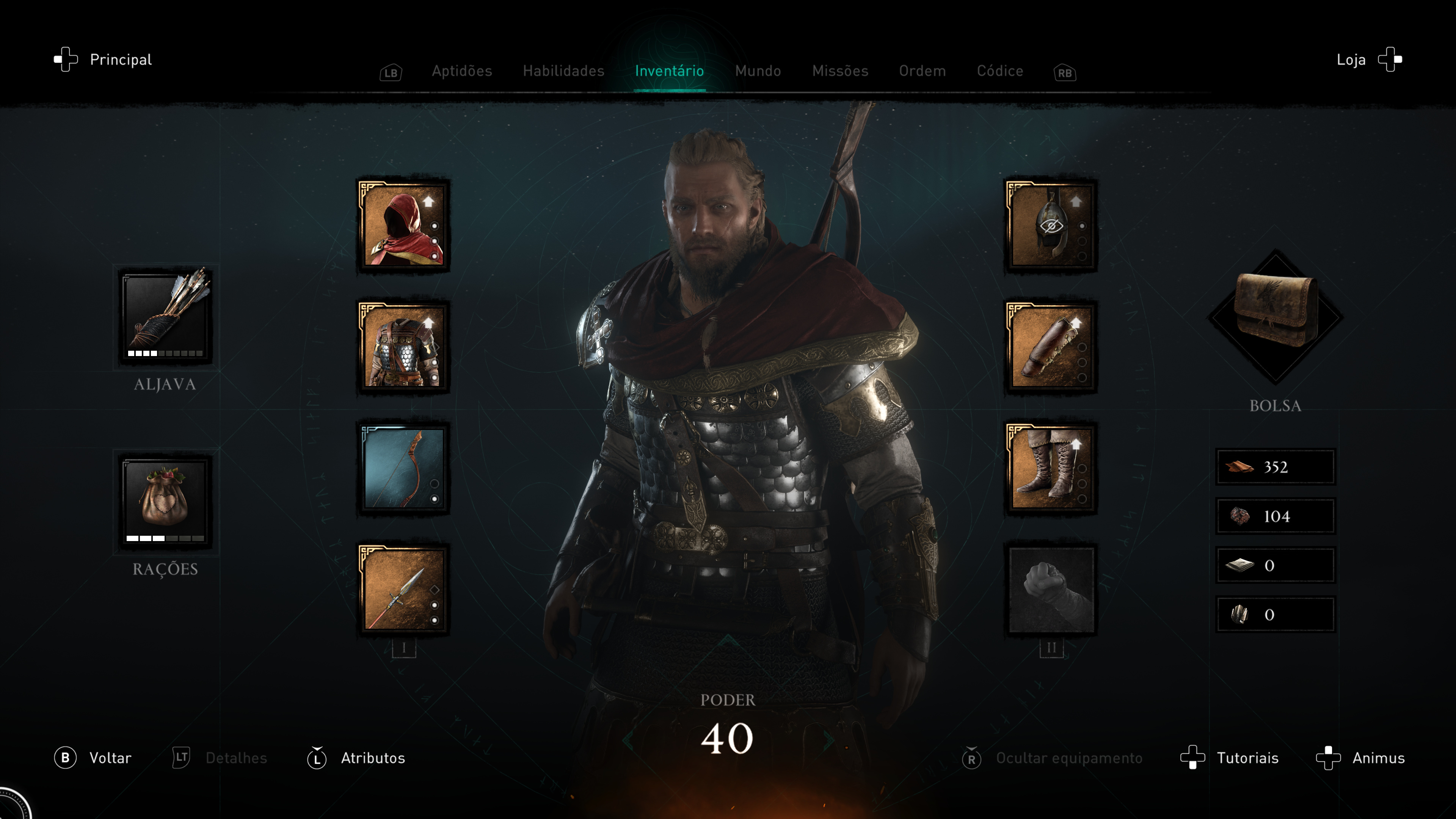The width and height of the screenshot is (1456, 819).
Task: Go to the Mundo tab
Action: coord(758,71)
